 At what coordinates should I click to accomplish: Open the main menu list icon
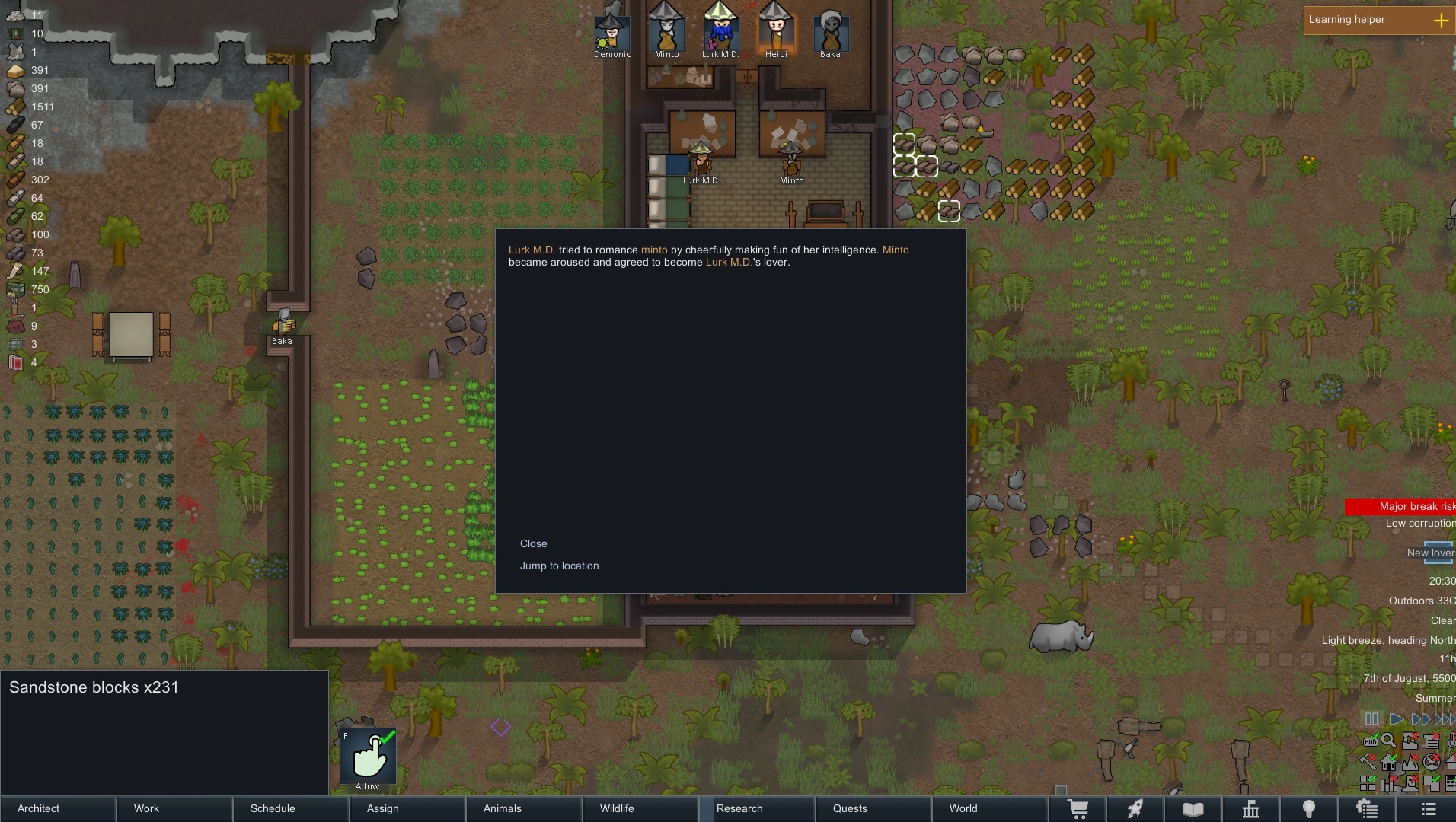coord(1428,809)
